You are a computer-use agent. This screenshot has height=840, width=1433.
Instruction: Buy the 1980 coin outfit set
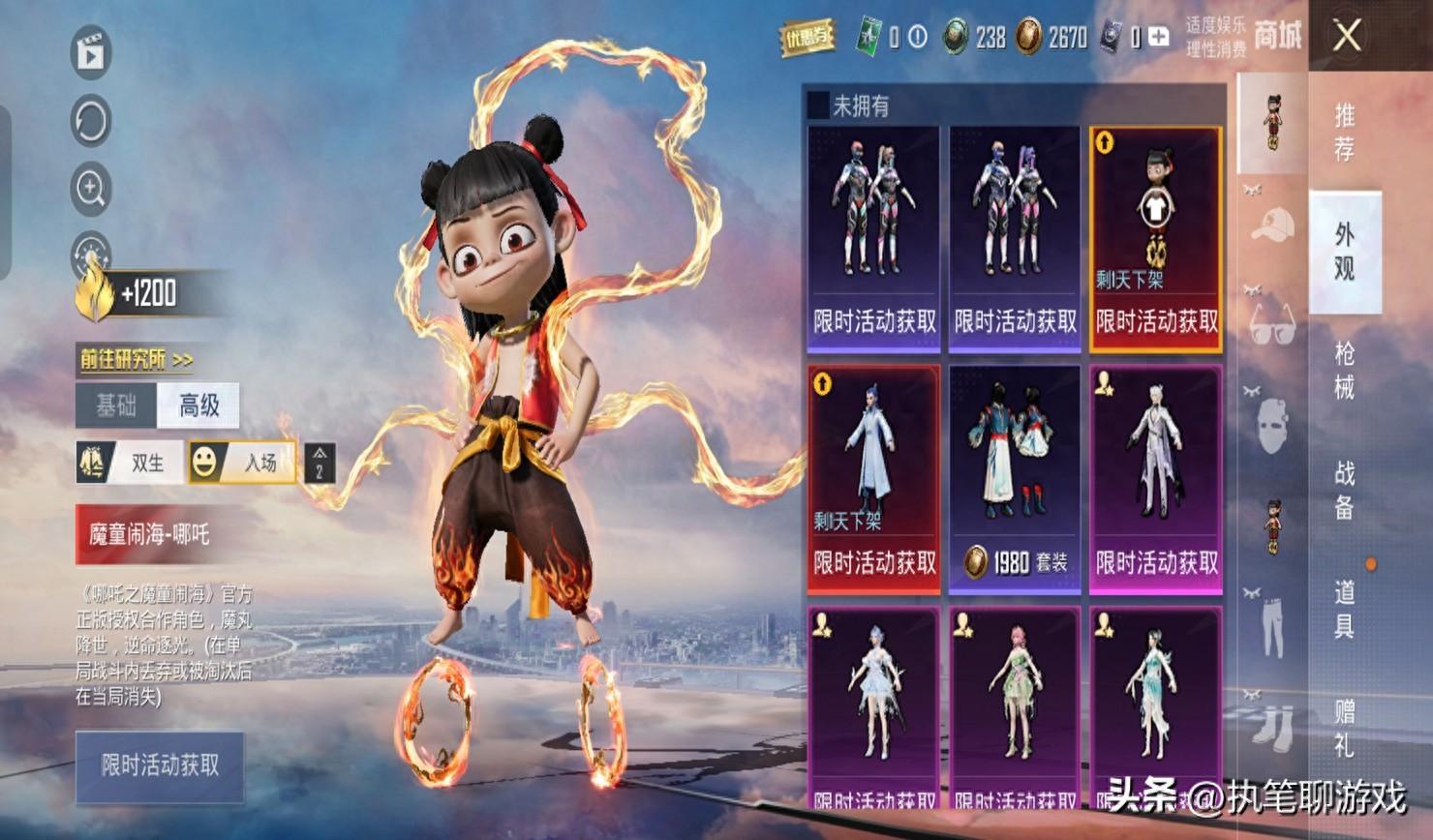(x=1014, y=479)
